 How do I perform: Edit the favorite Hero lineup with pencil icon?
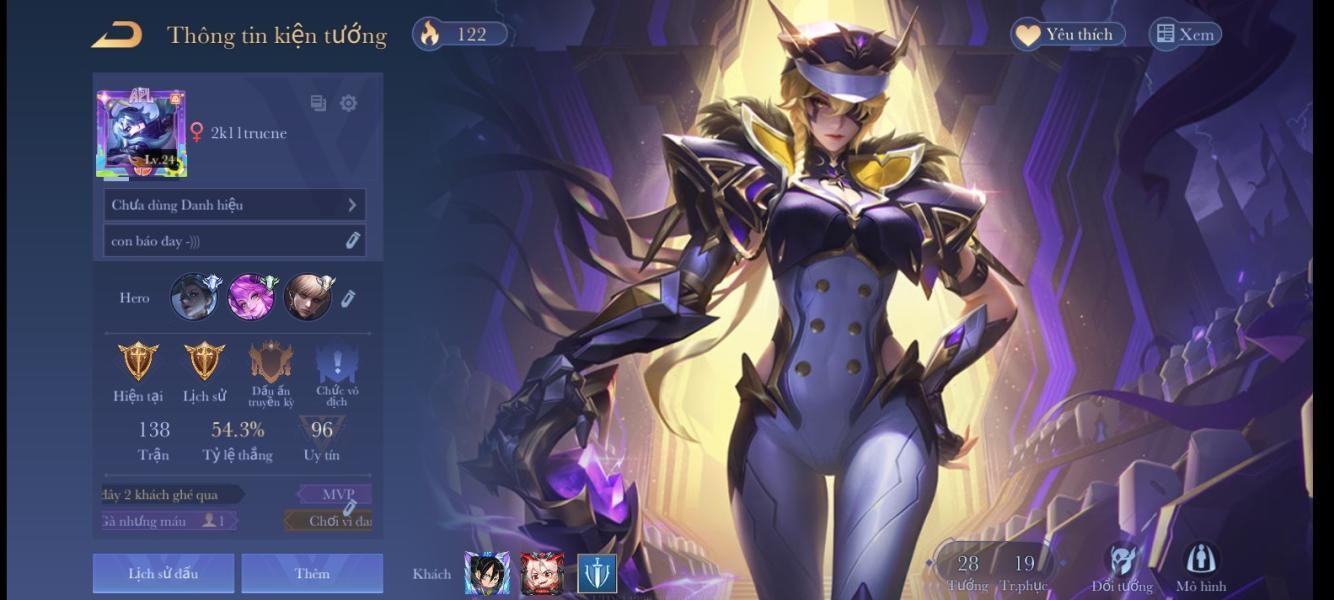[x=348, y=298]
